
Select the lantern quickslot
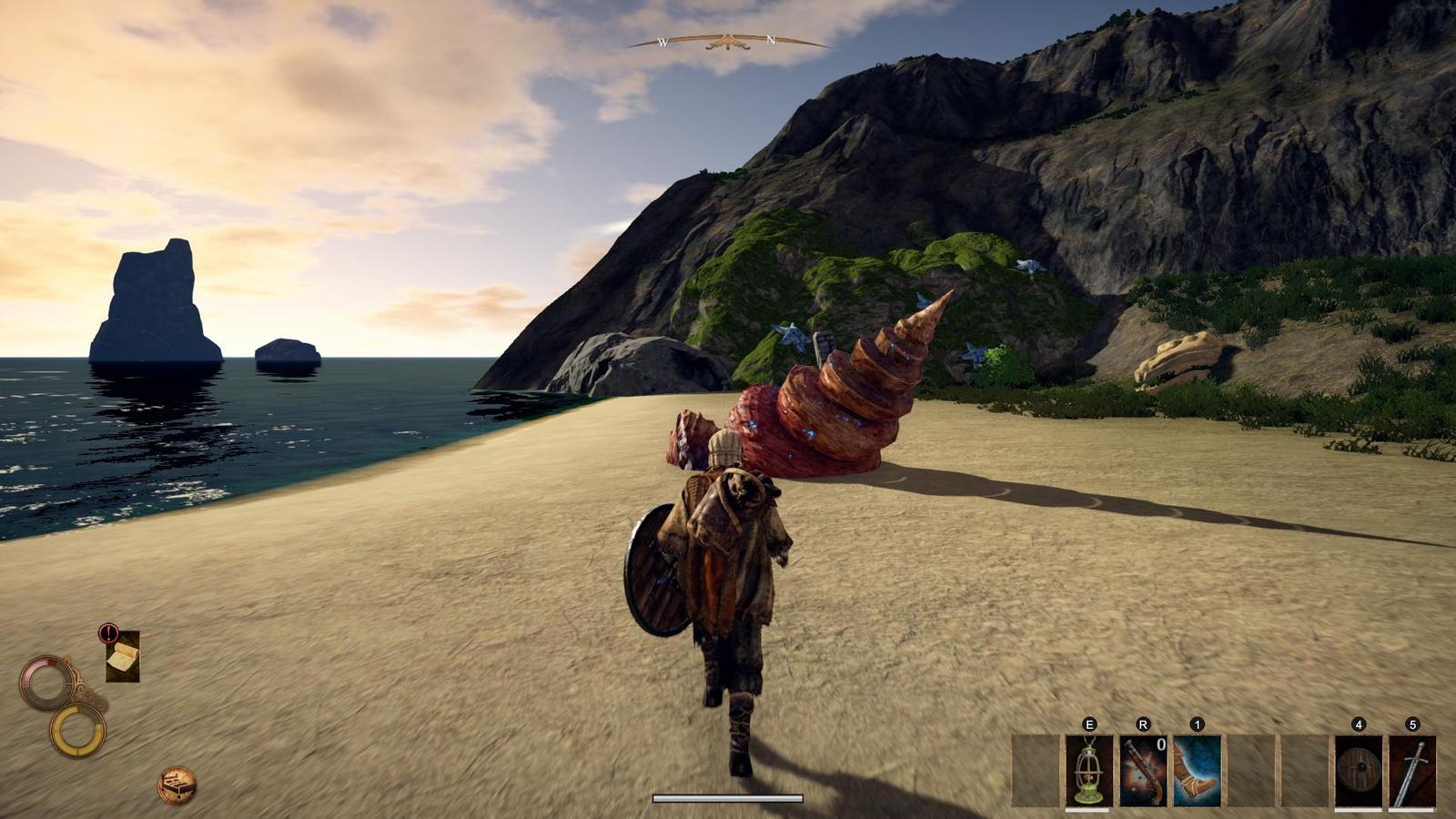[x=1089, y=771]
